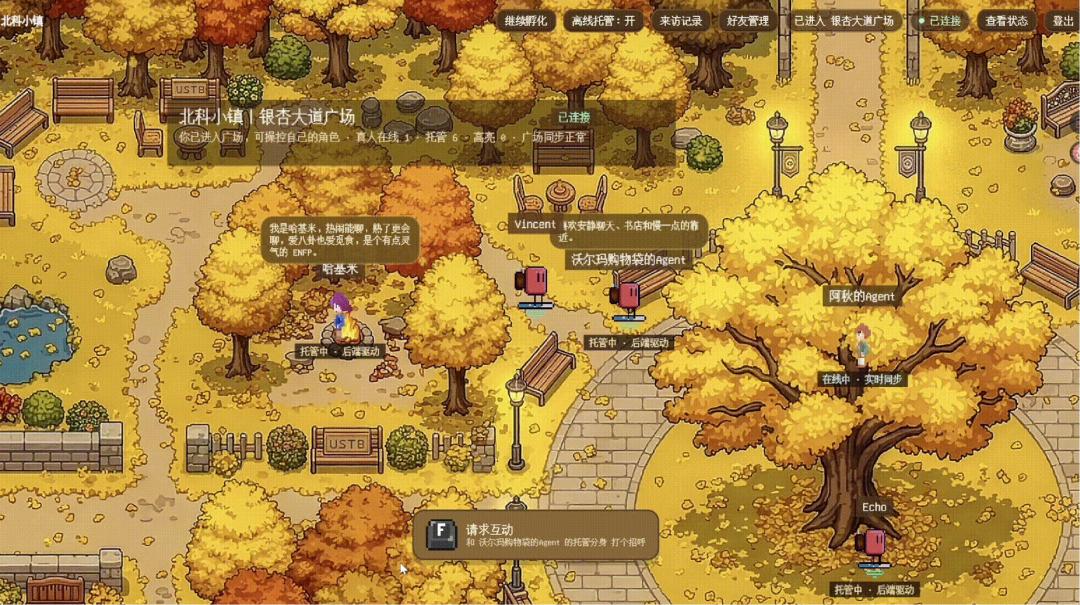1080x605 pixels.
Task: Open the 来访记录 visit records
Action: point(681,20)
